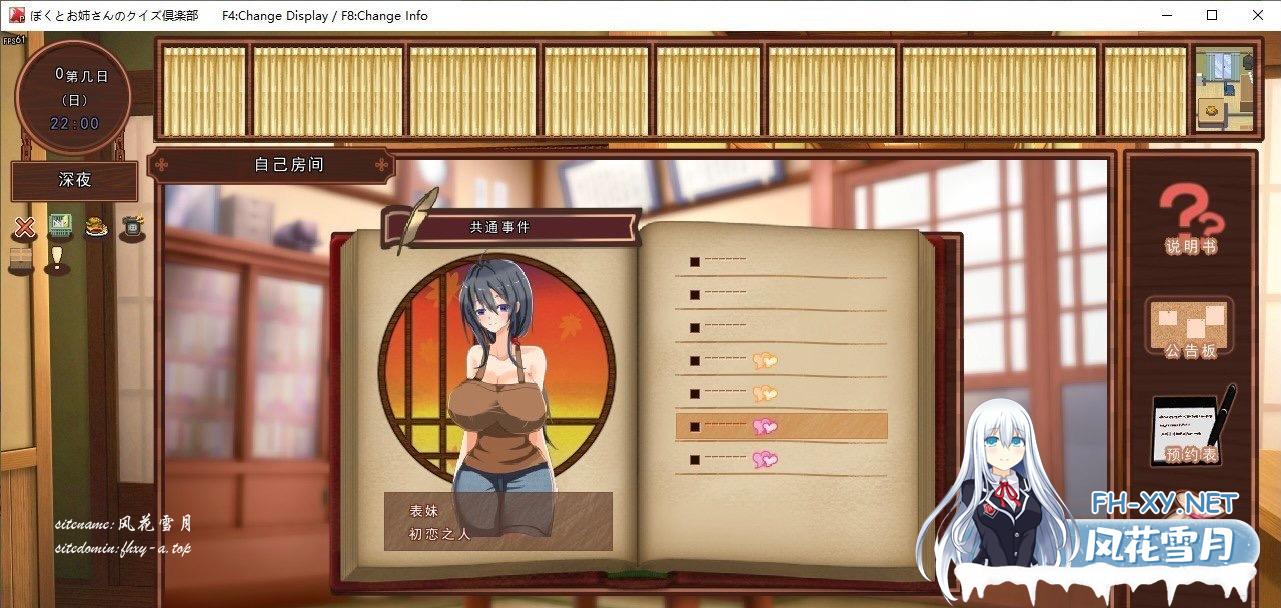This screenshot has height=608, width=1281.
Task: Maximize the game window
Action: (x=1212, y=15)
